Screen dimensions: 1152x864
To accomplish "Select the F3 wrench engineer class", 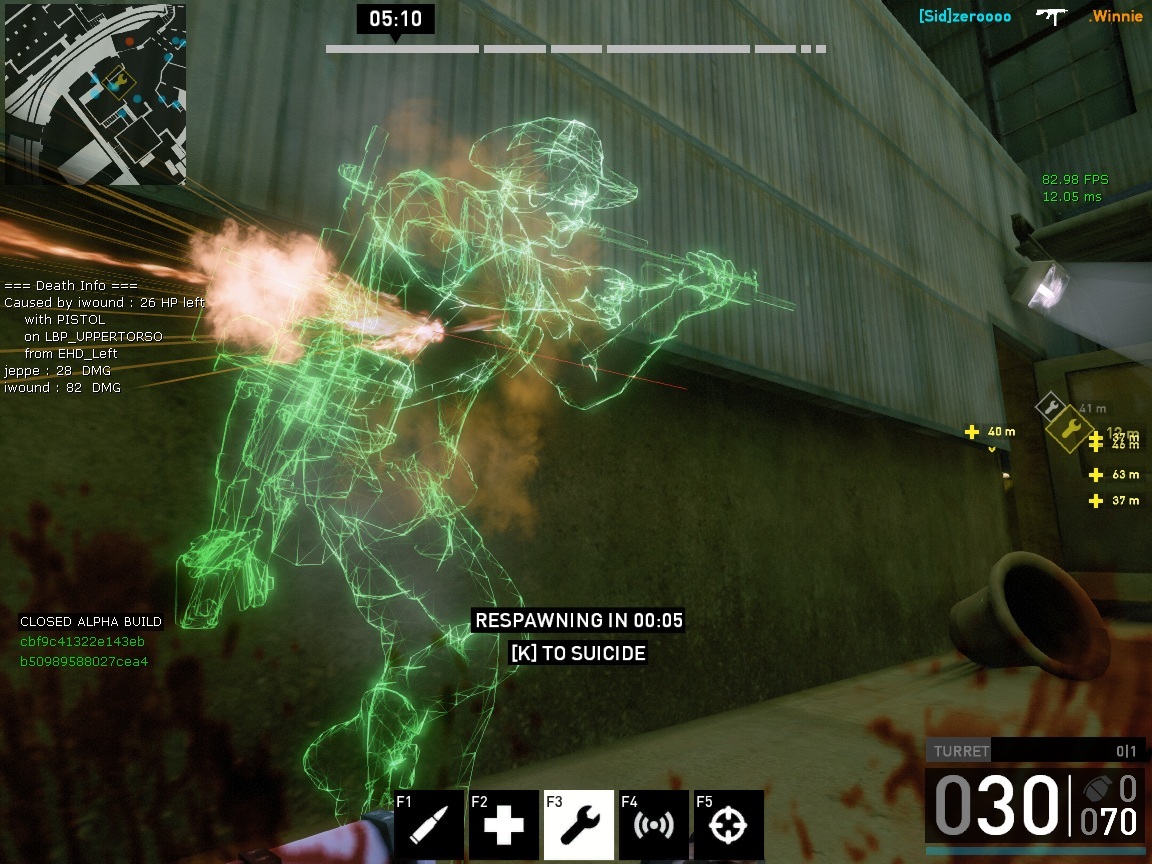I will [579, 825].
